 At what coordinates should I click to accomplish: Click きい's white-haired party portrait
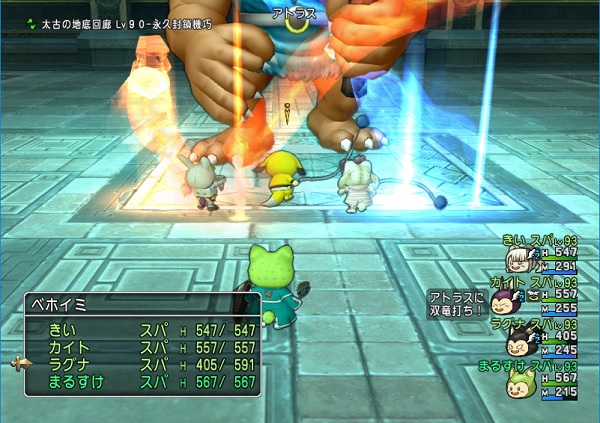(x=517, y=260)
